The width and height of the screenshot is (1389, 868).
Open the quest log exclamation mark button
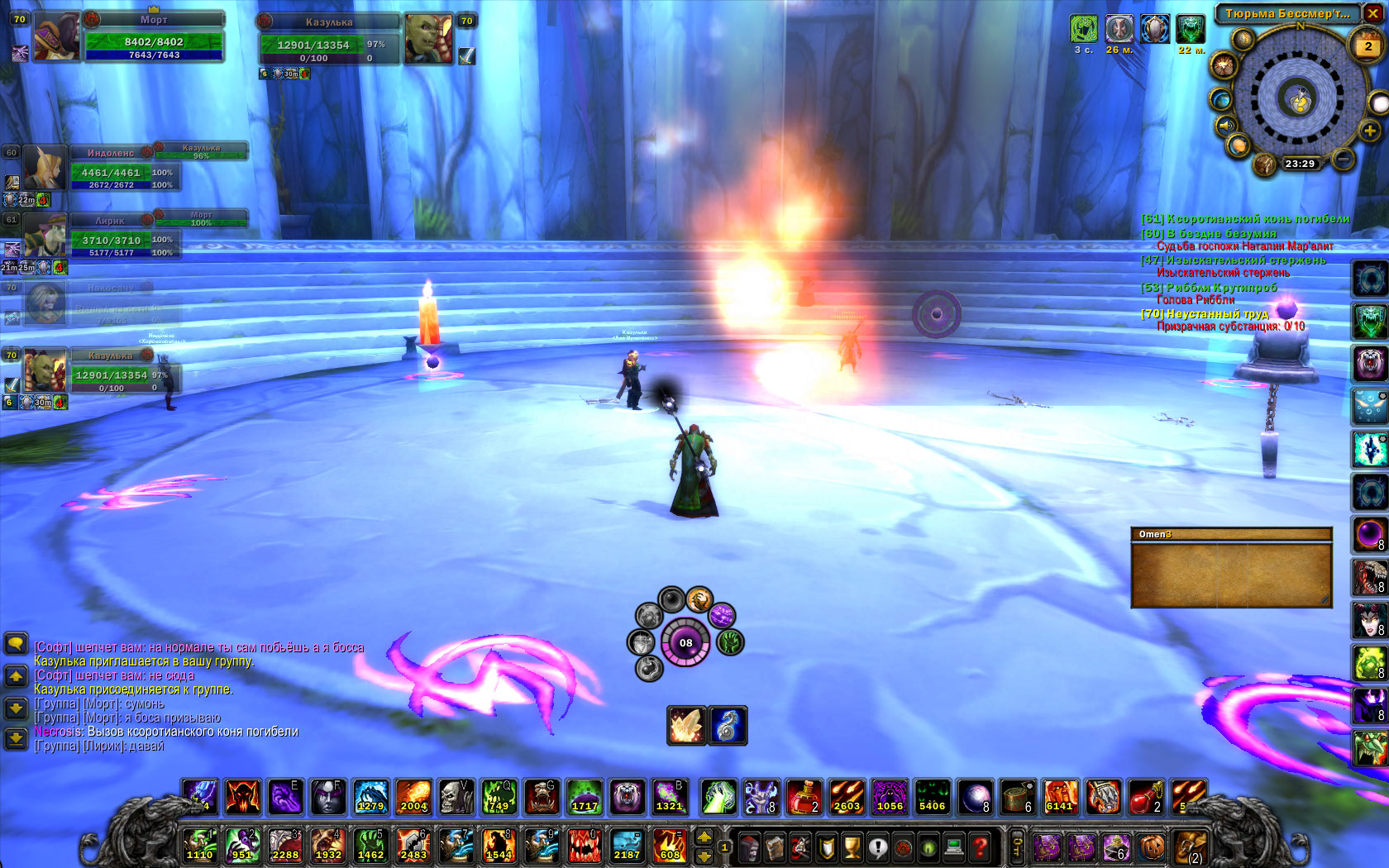pos(877,847)
